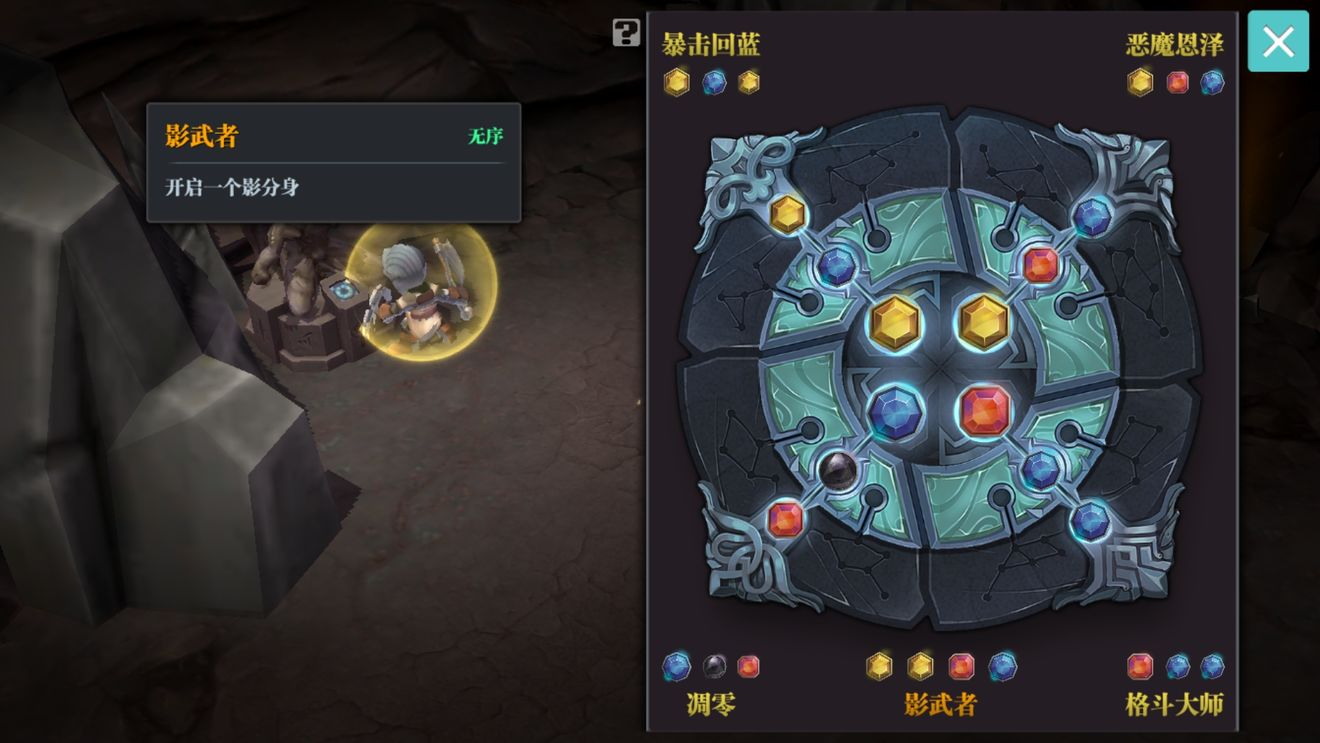Viewport: 1320px width, 743px height.
Task: Open the question mark help
Action: (626, 33)
